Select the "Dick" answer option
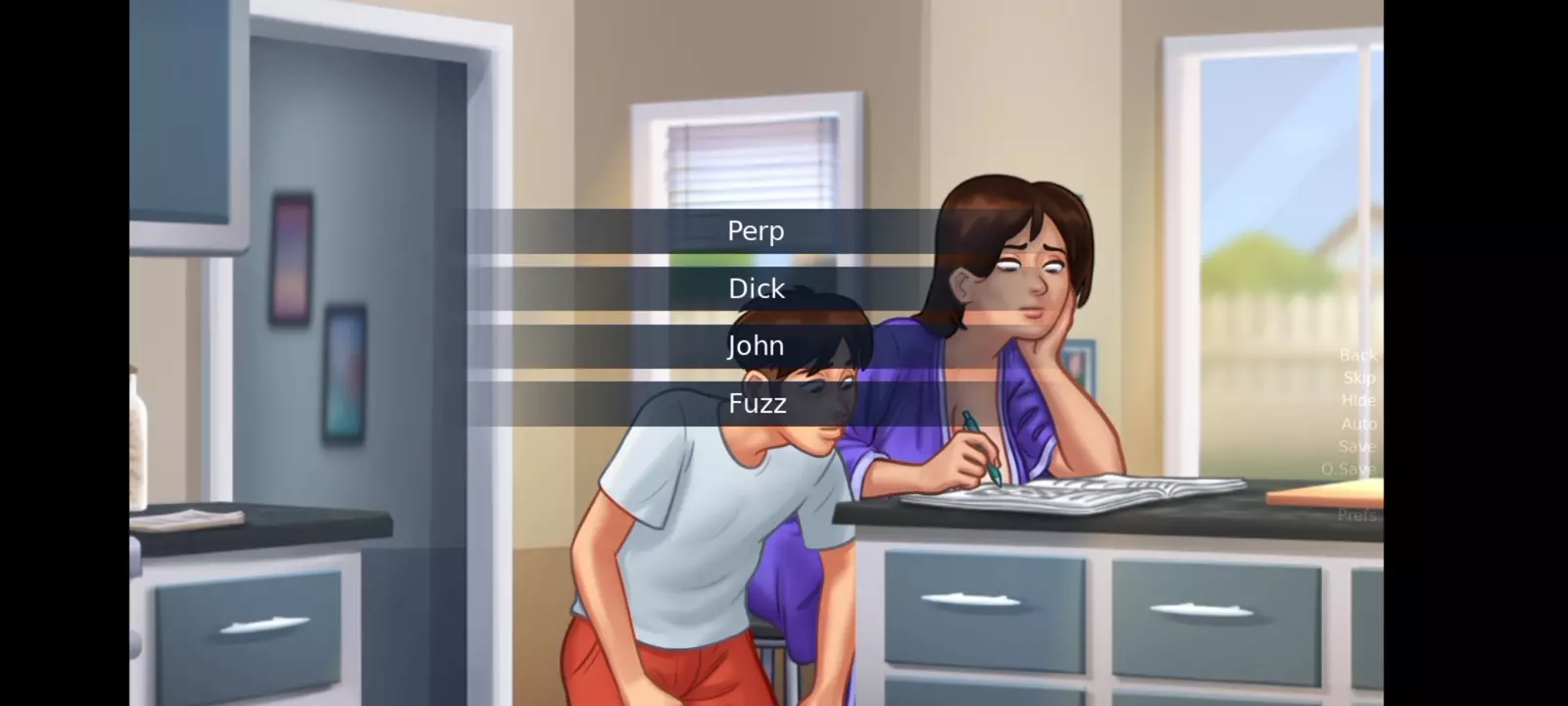Image resolution: width=1568 pixels, height=706 pixels. click(756, 288)
